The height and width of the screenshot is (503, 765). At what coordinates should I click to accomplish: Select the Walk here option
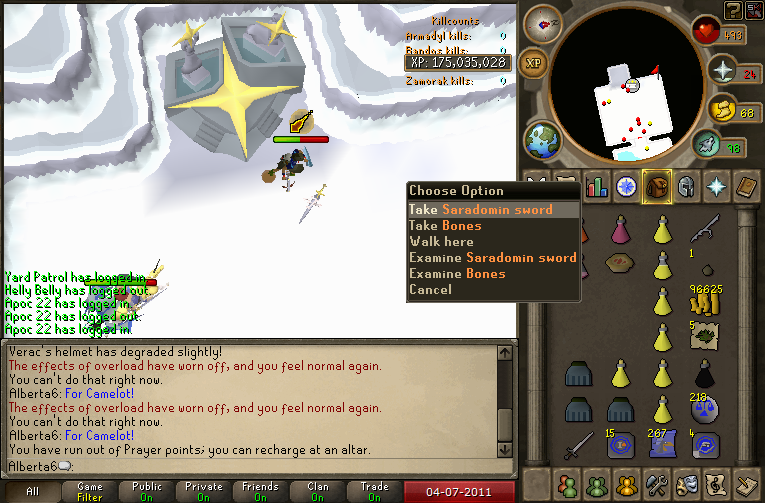tap(441, 242)
